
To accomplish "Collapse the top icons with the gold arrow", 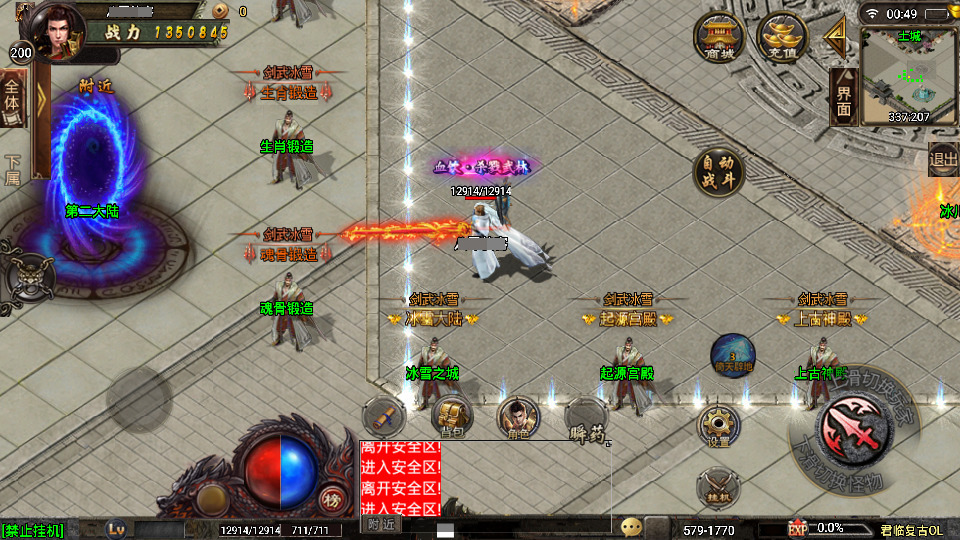I will coord(835,37).
